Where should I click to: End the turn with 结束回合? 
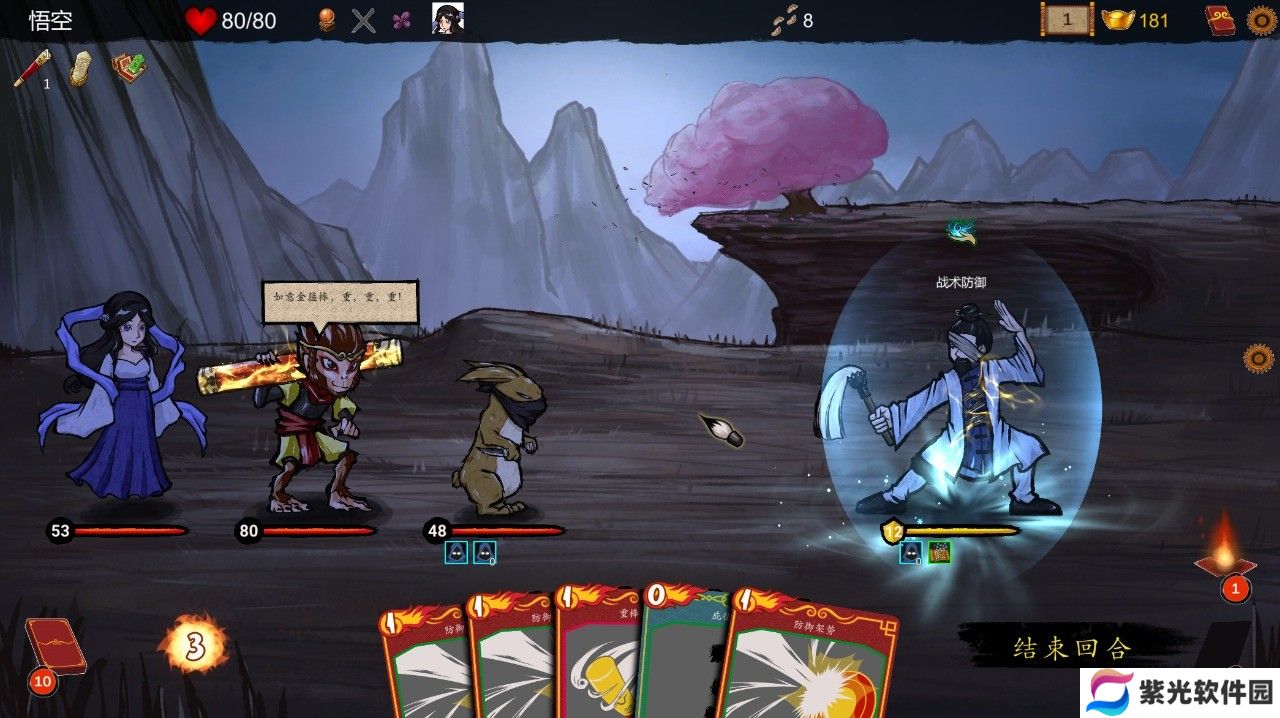(x=1072, y=648)
